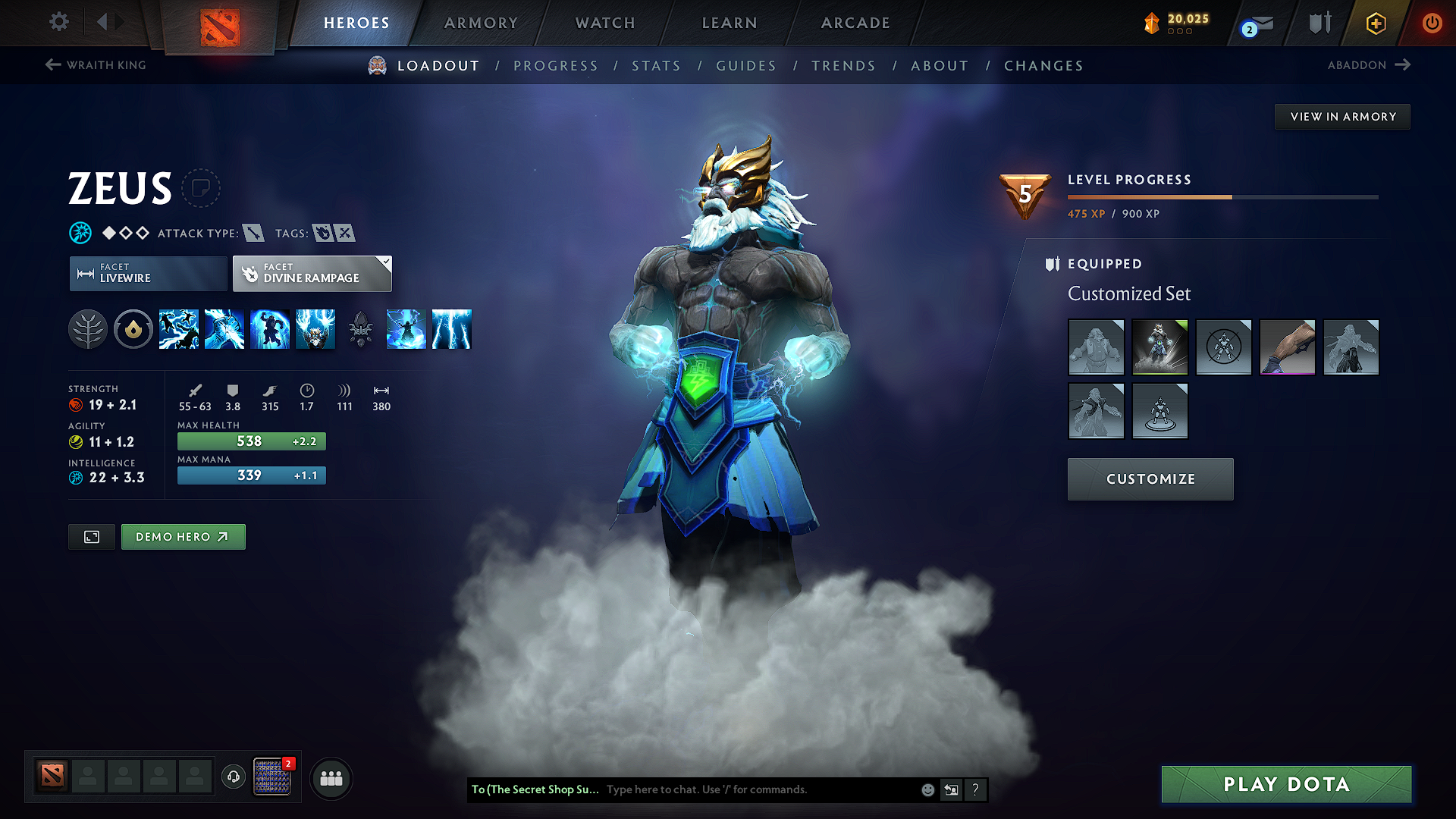The height and width of the screenshot is (819, 1456).
Task: Open the settings gear menu
Action: [59, 22]
